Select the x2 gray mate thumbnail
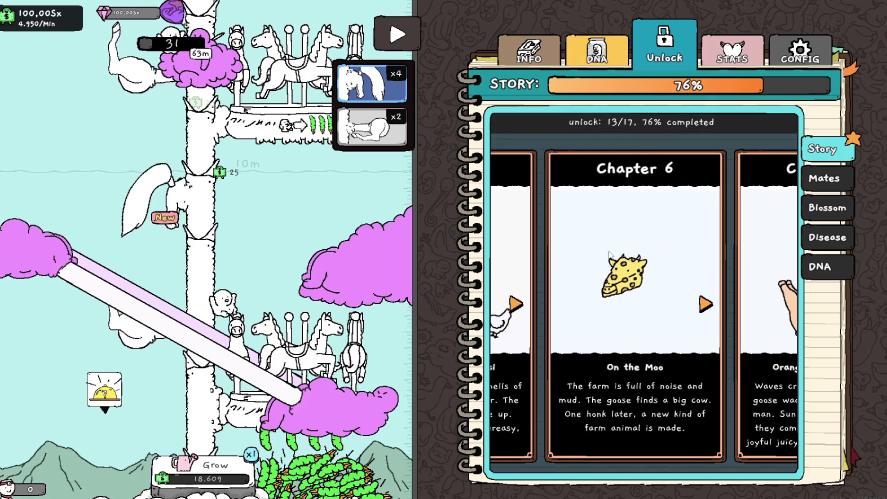Screen dimensions: 887x499 click(x=370, y=127)
